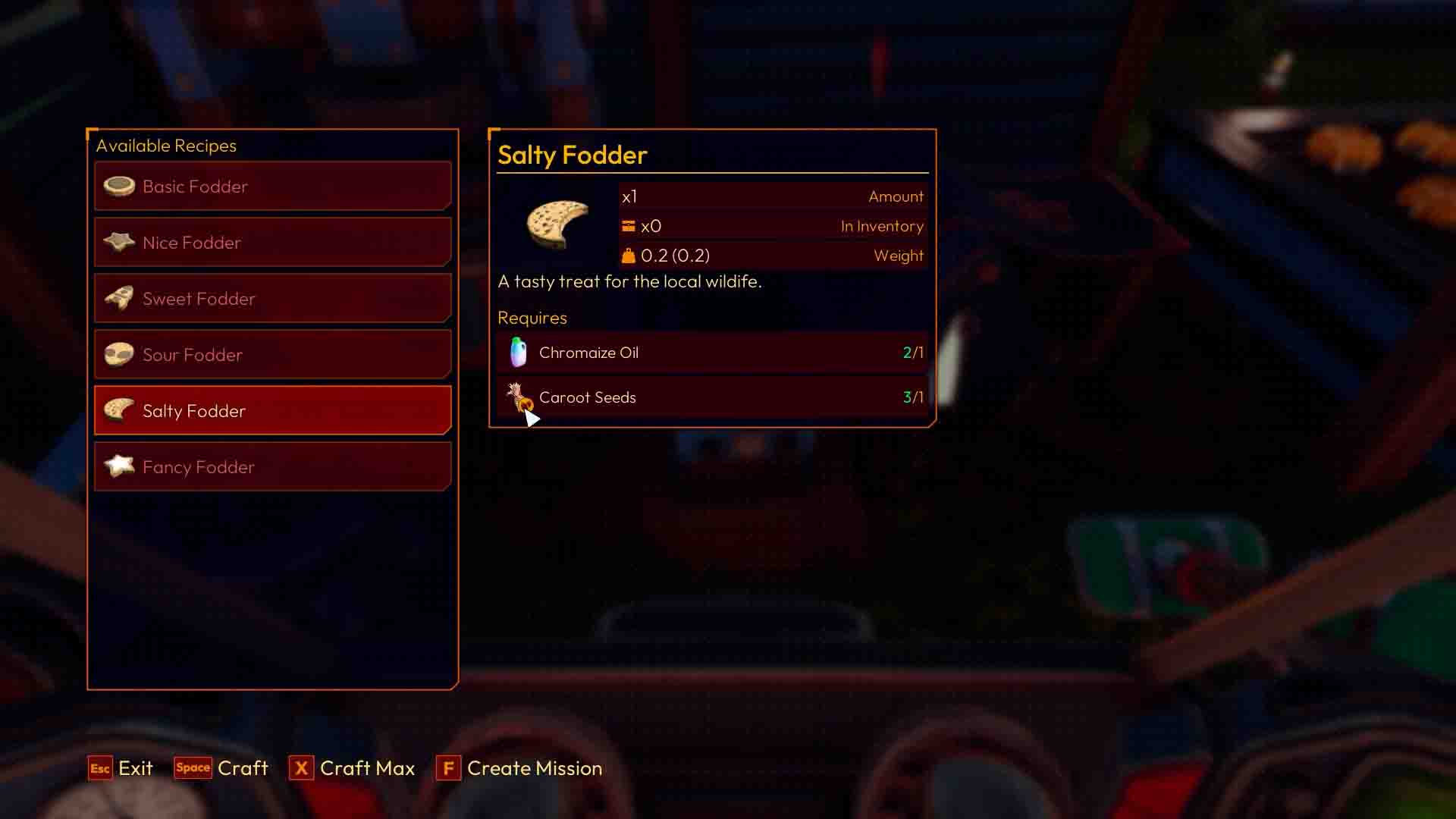Select the Basic Fodder recipe

coord(273,186)
